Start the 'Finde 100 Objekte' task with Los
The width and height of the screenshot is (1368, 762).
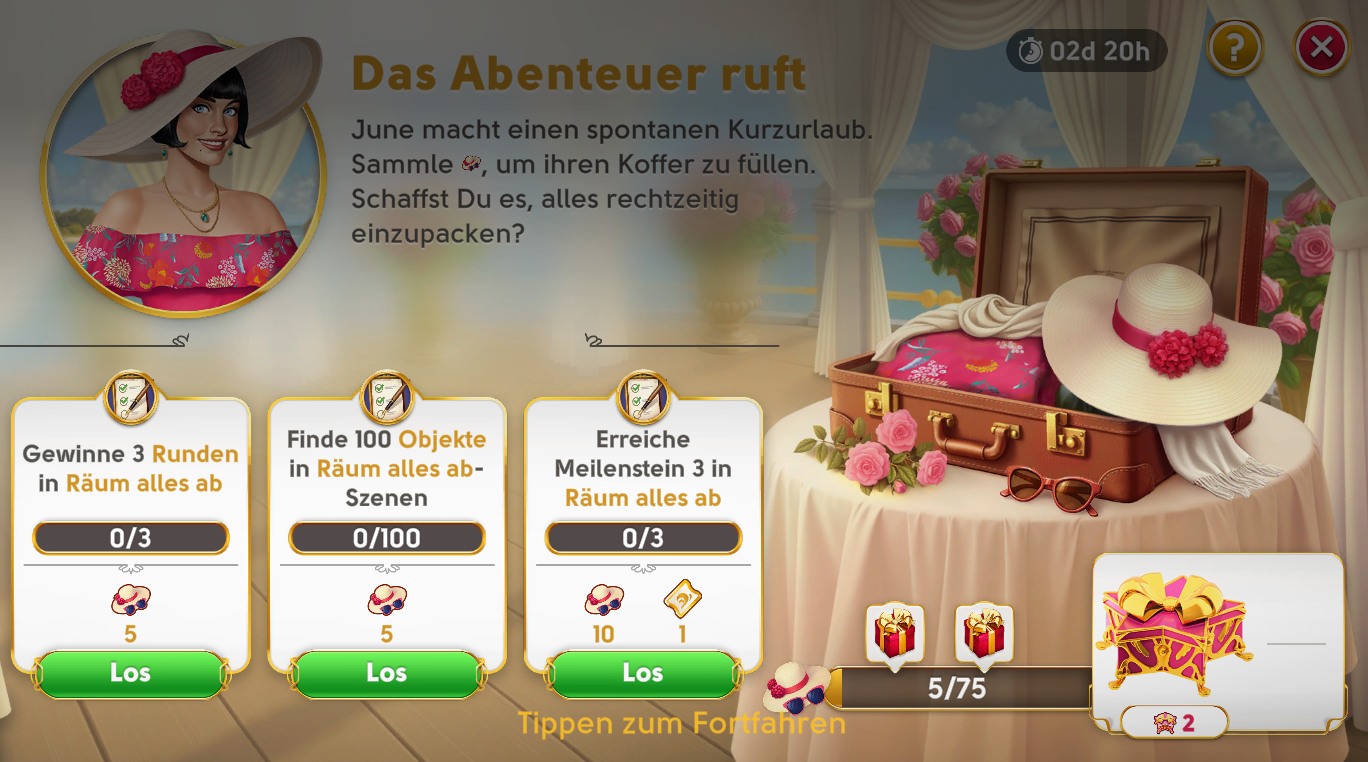pos(387,673)
